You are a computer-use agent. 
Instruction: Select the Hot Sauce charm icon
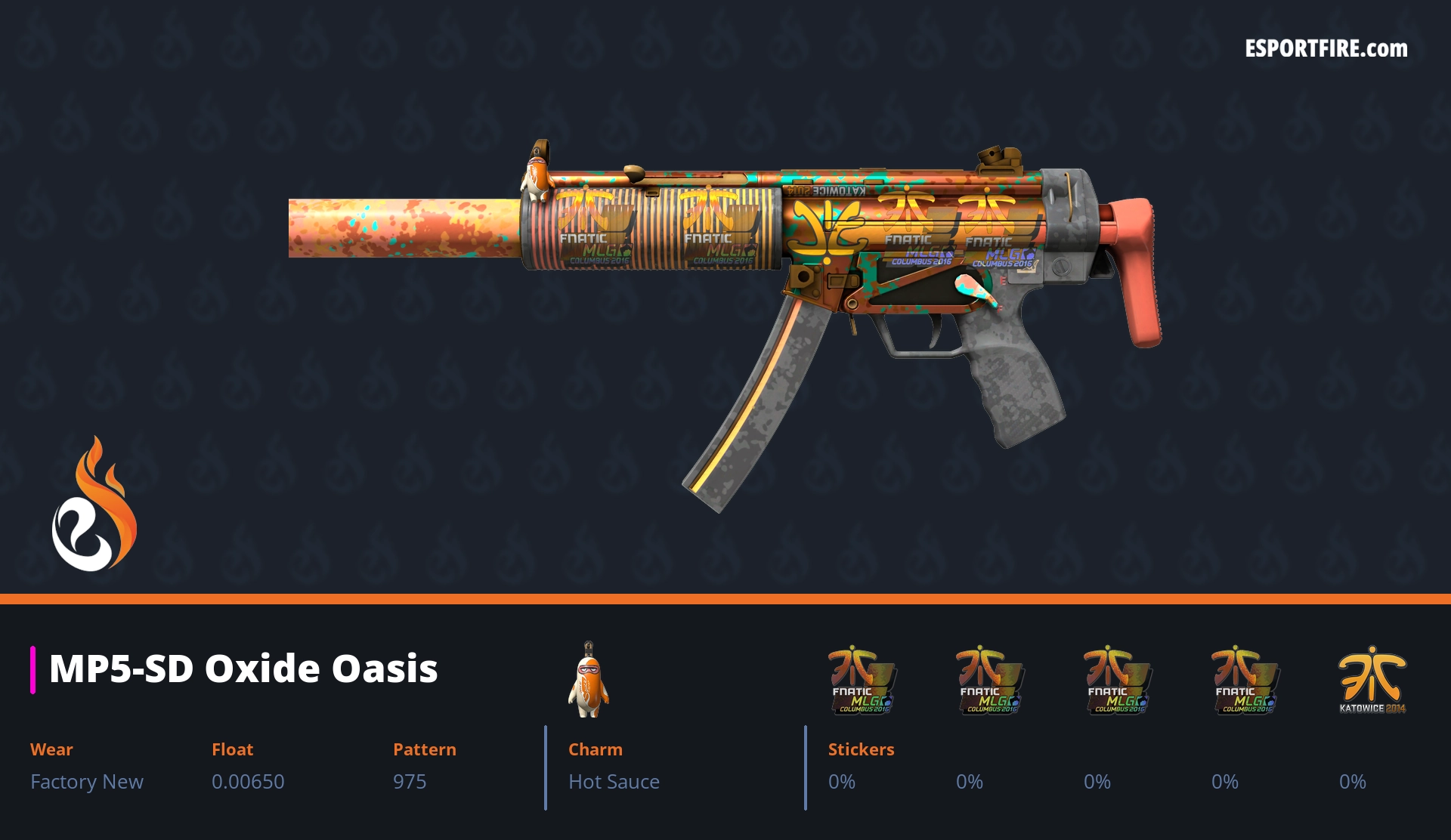[588, 680]
